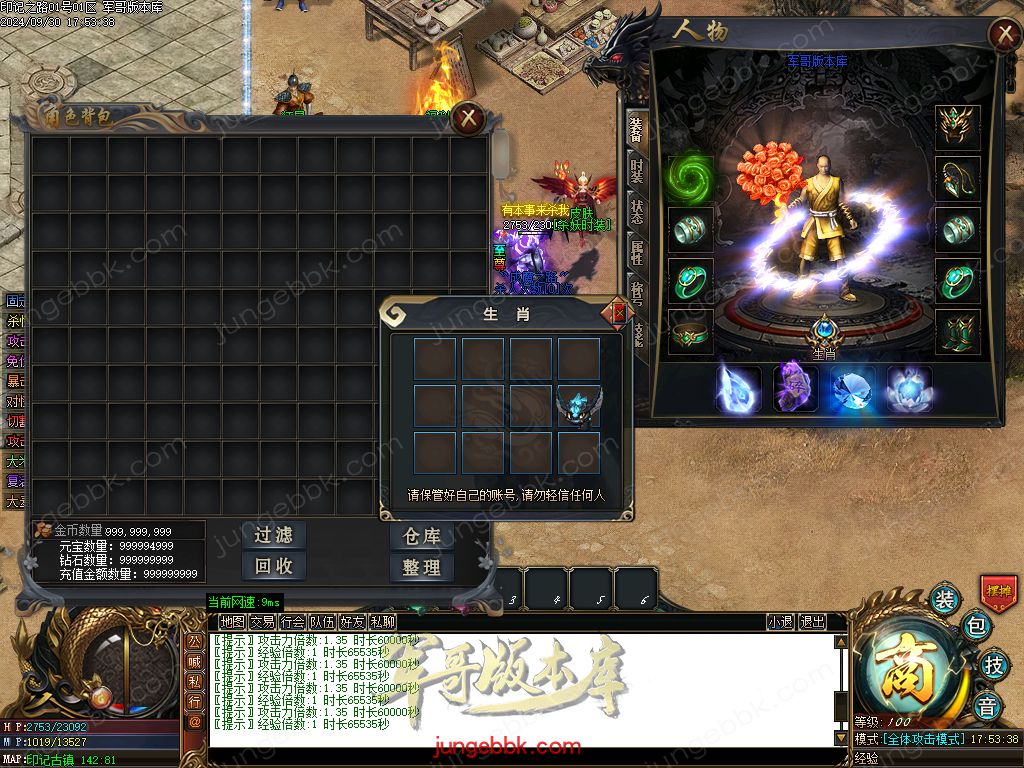Click the 过滤 filter button
This screenshot has width=1024, height=768.
point(273,535)
